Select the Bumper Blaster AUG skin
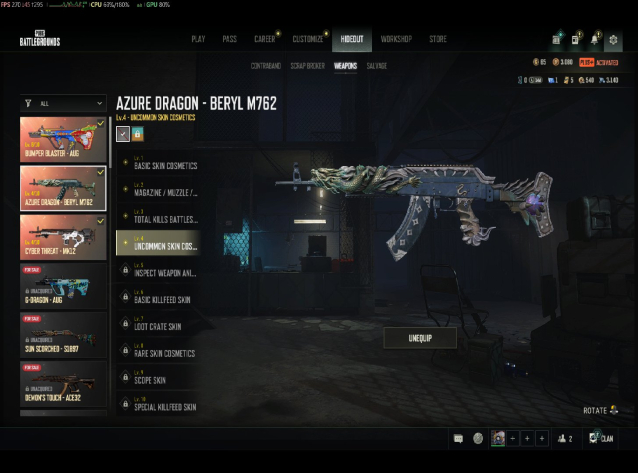Viewport: 638px width, 473px height. (63, 138)
